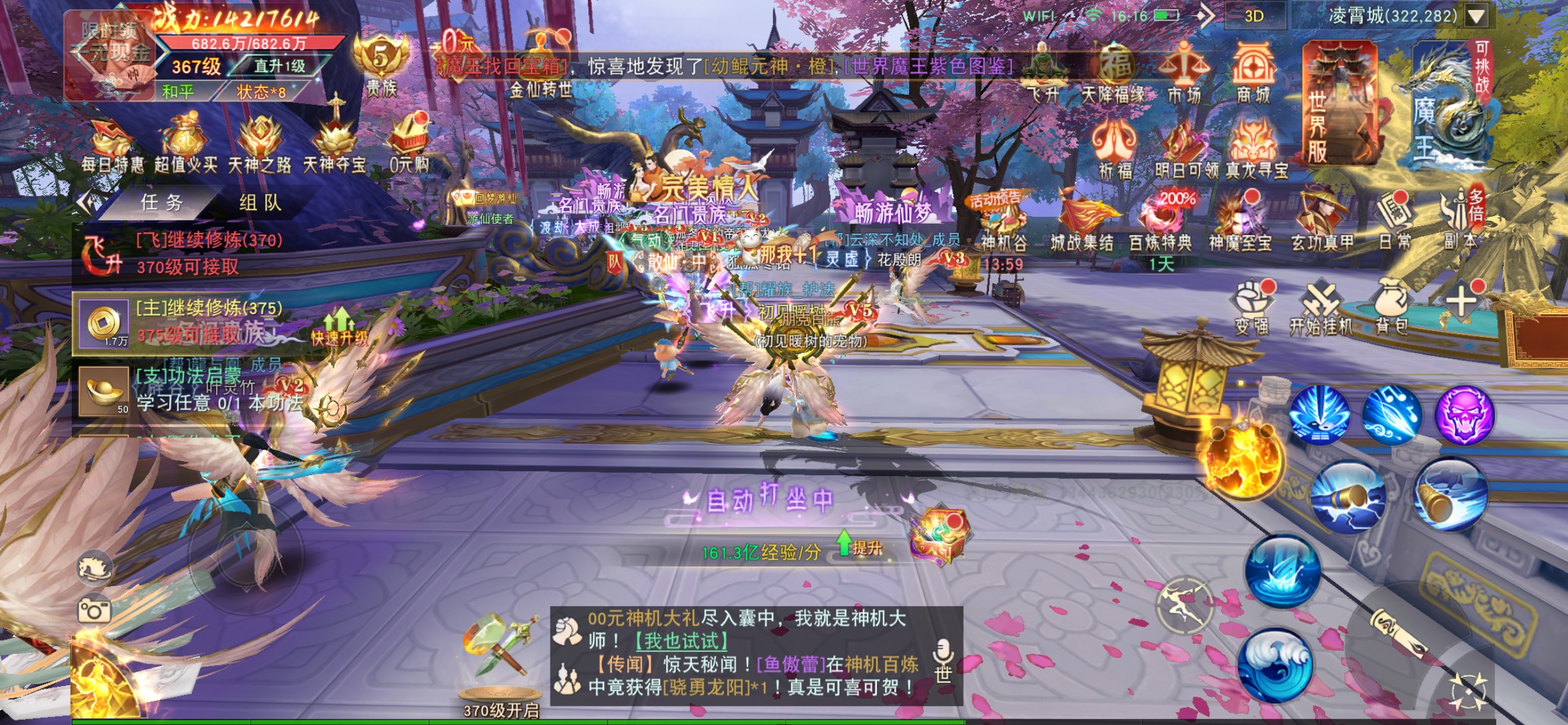This screenshot has height=725, width=1568.
Task: Toggle the 3D camera view button
Action: coord(1253,16)
